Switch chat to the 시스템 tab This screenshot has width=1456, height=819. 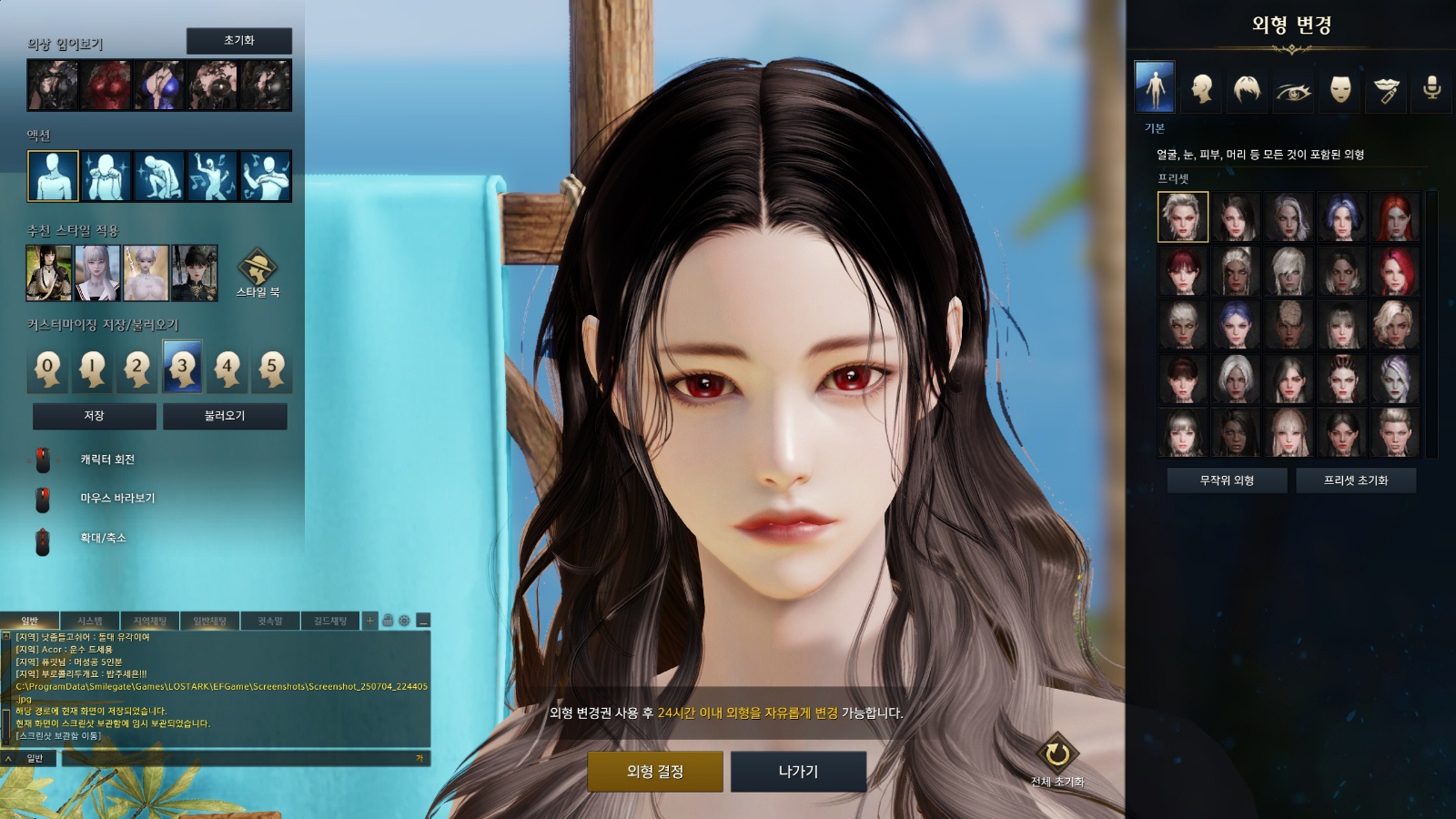click(x=90, y=621)
